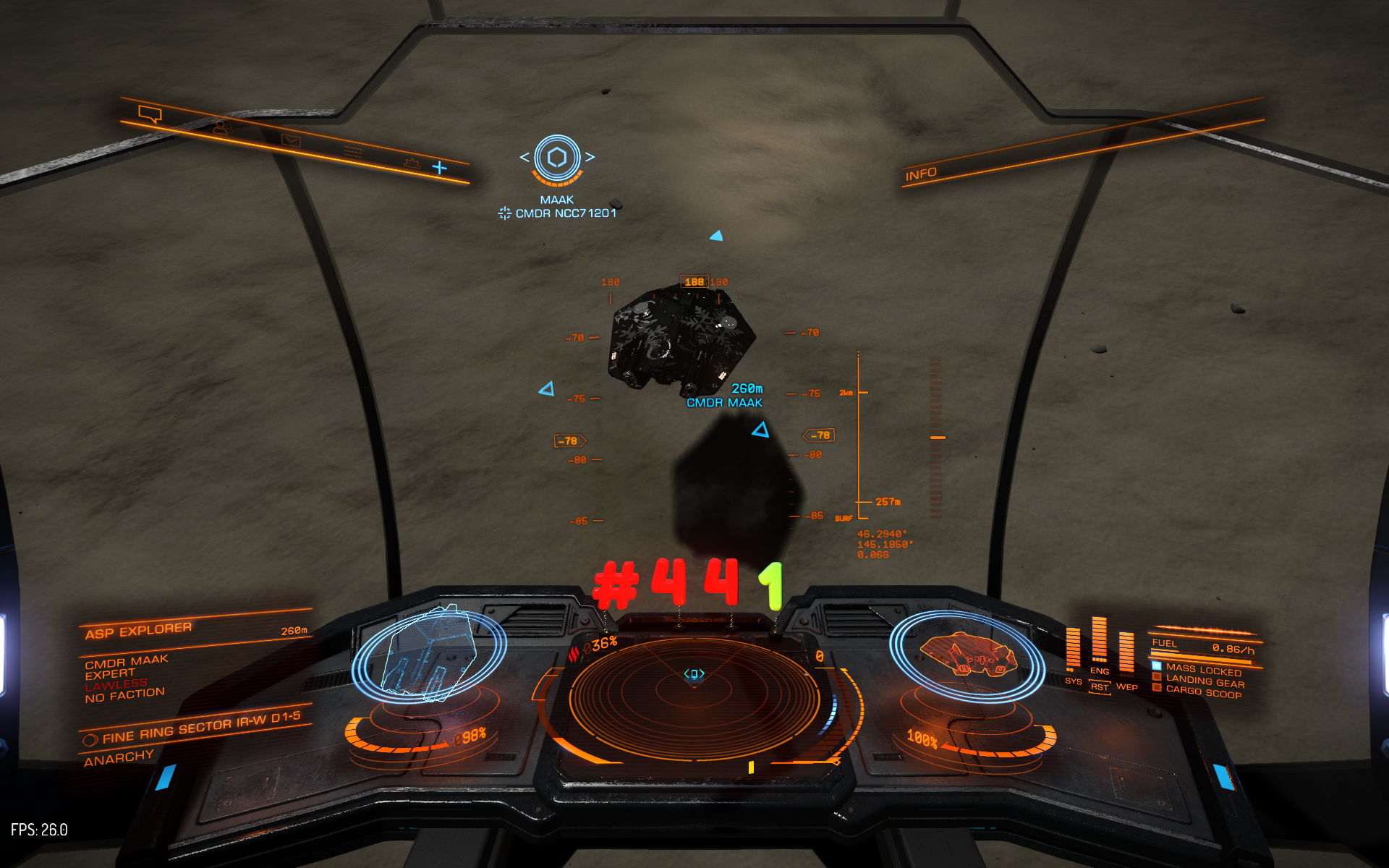Click the blue plus icon in comms

click(440, 168)
